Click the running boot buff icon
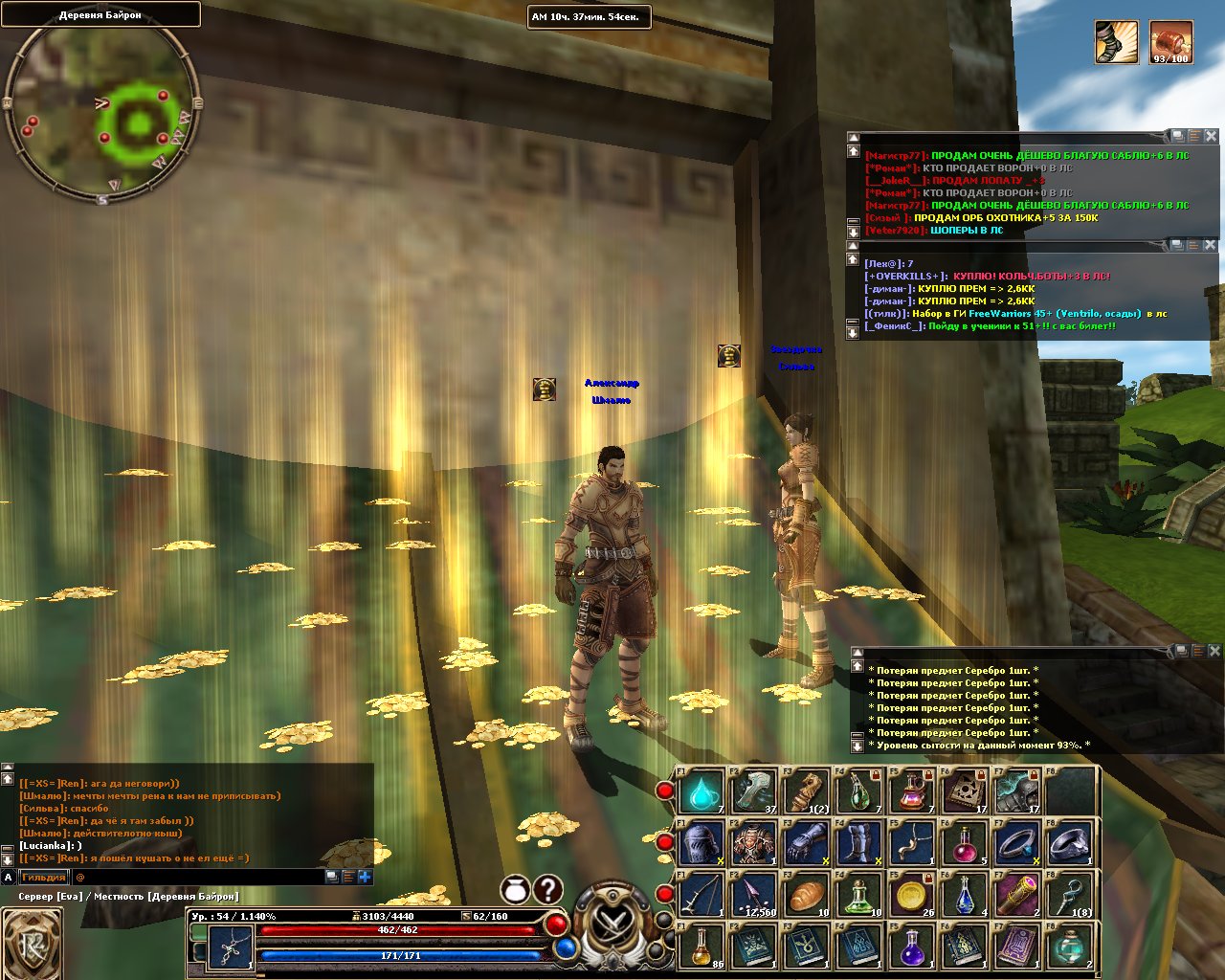Image resolution: width=1225 pixels, height=980 pixels. (x=1117, y=43)
